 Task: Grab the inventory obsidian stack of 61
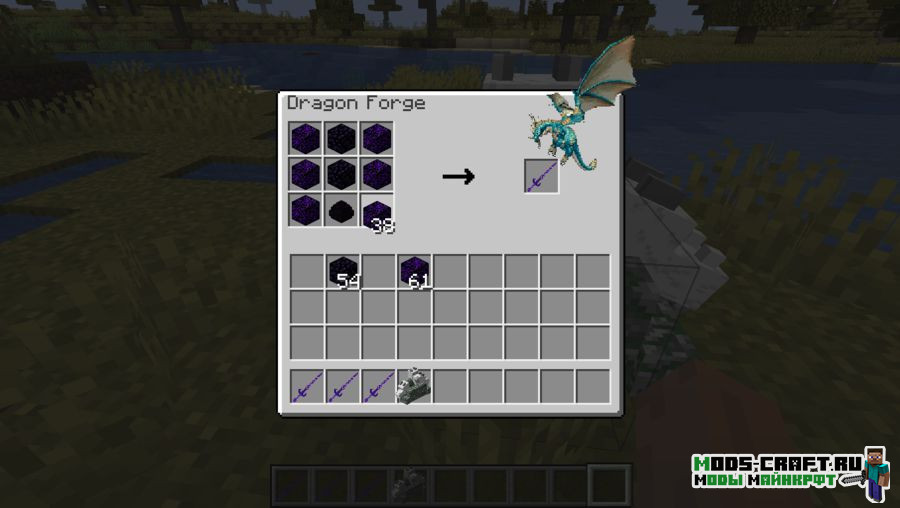coord(414,271)
